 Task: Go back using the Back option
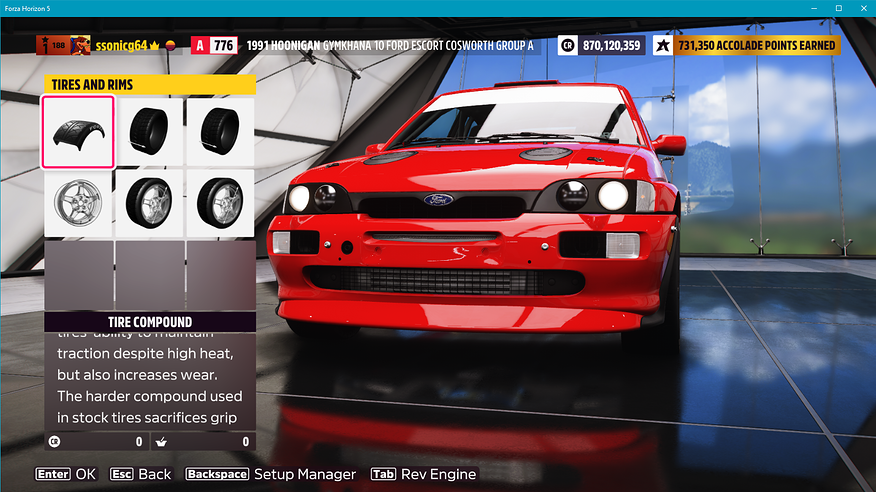tap(140, 474)
